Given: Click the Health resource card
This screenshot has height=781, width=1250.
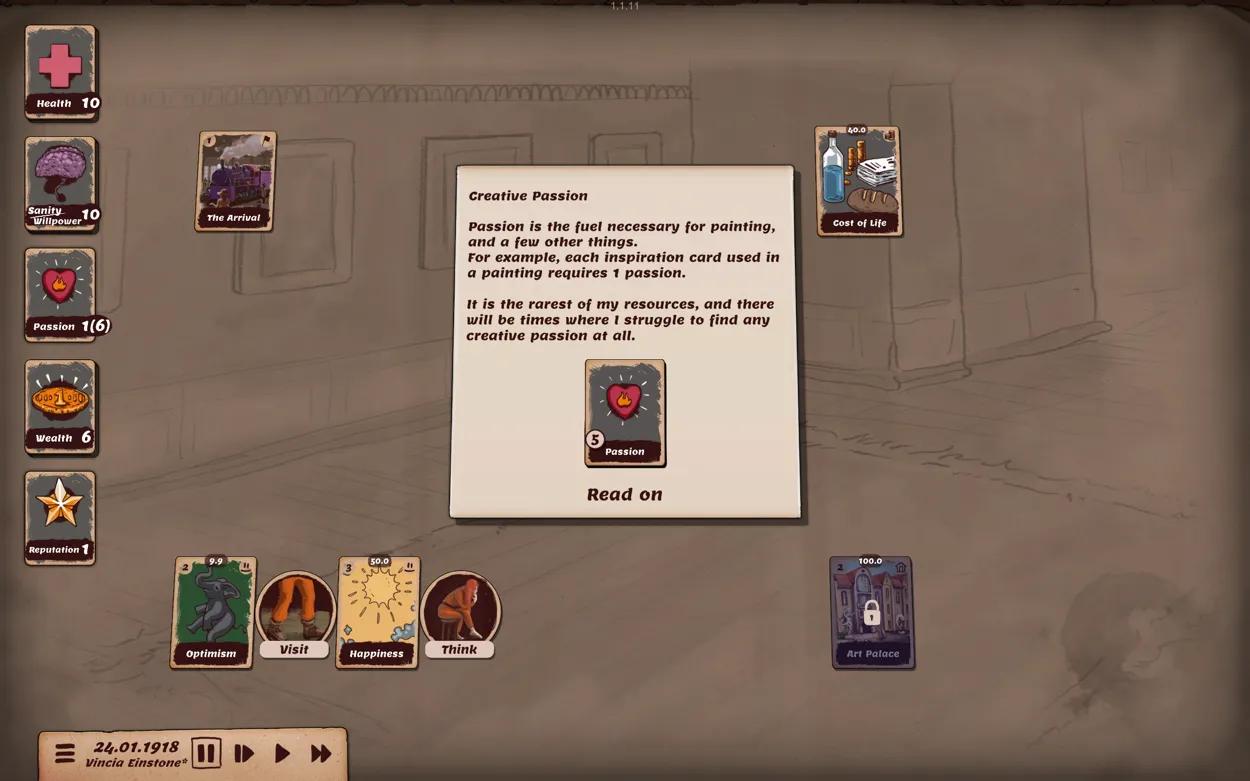Looking at the screenshot, I should click(60, 72).
